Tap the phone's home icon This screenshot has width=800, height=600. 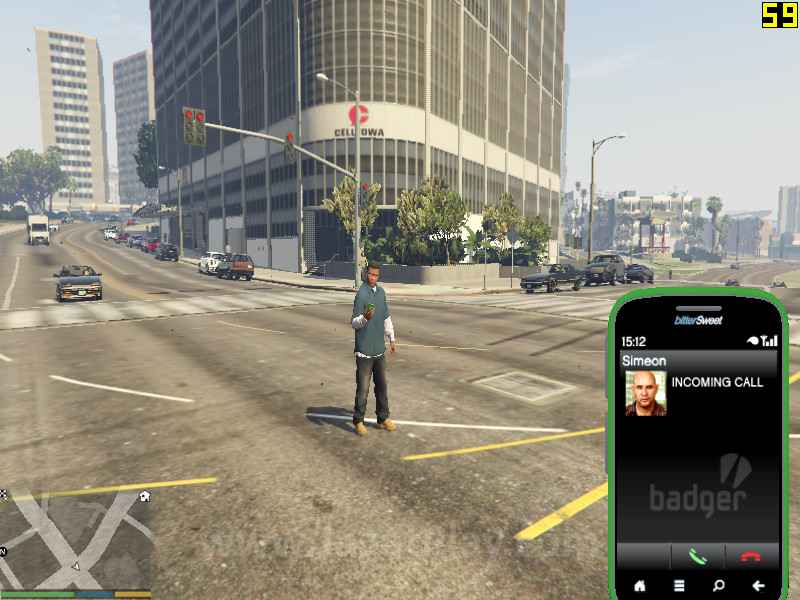(x=640, y=586)
